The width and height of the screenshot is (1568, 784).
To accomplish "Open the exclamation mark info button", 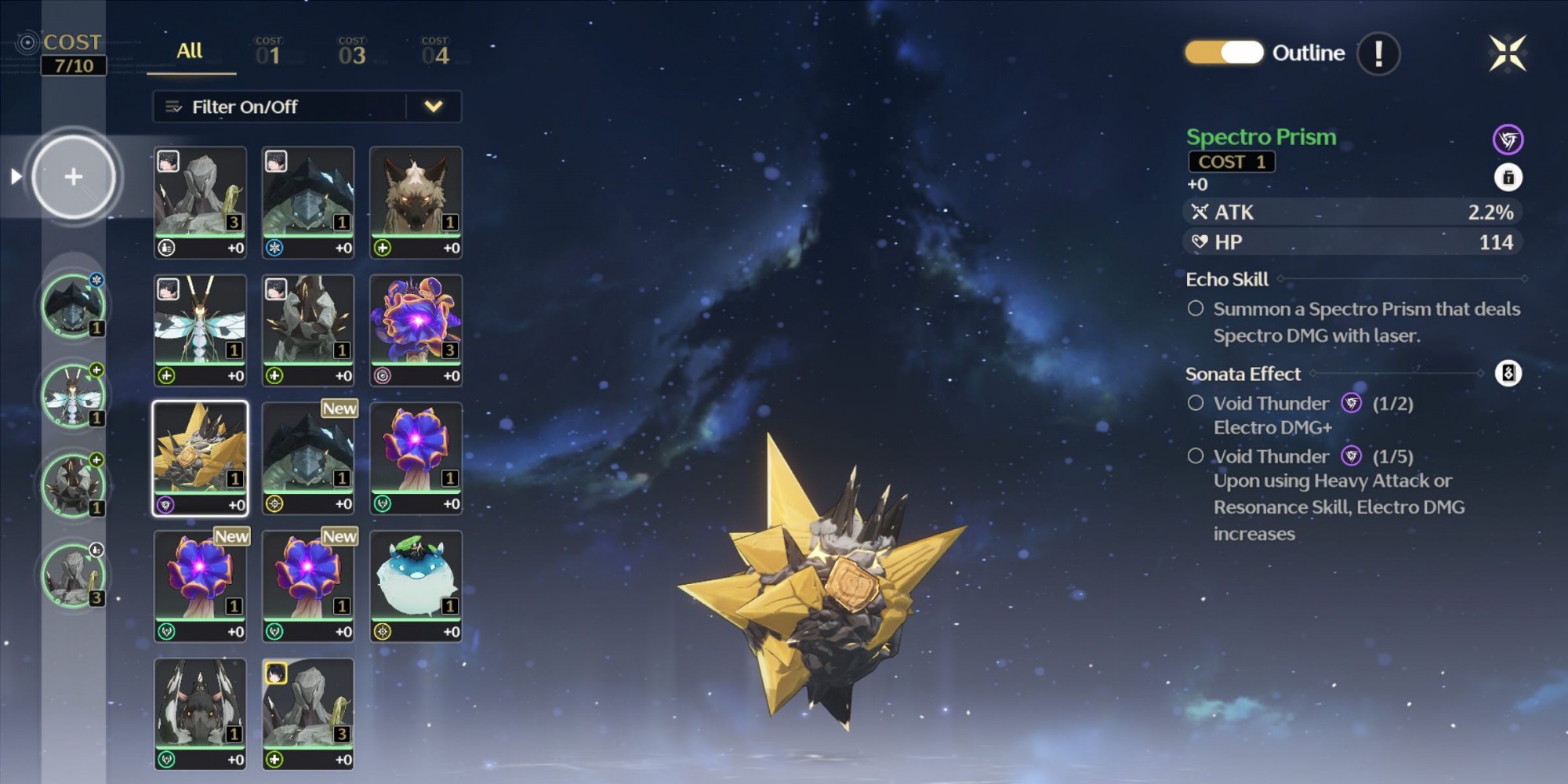I will tap(1378, 53).
